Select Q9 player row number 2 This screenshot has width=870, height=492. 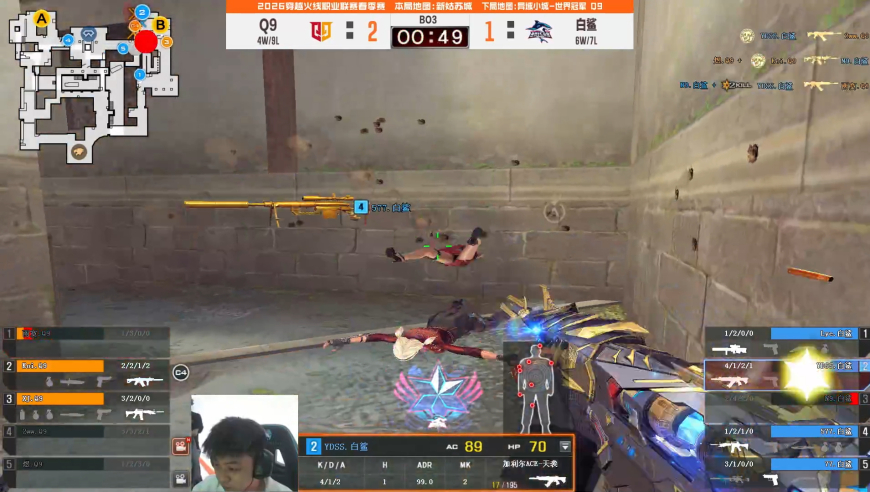[x=85, y=373]
